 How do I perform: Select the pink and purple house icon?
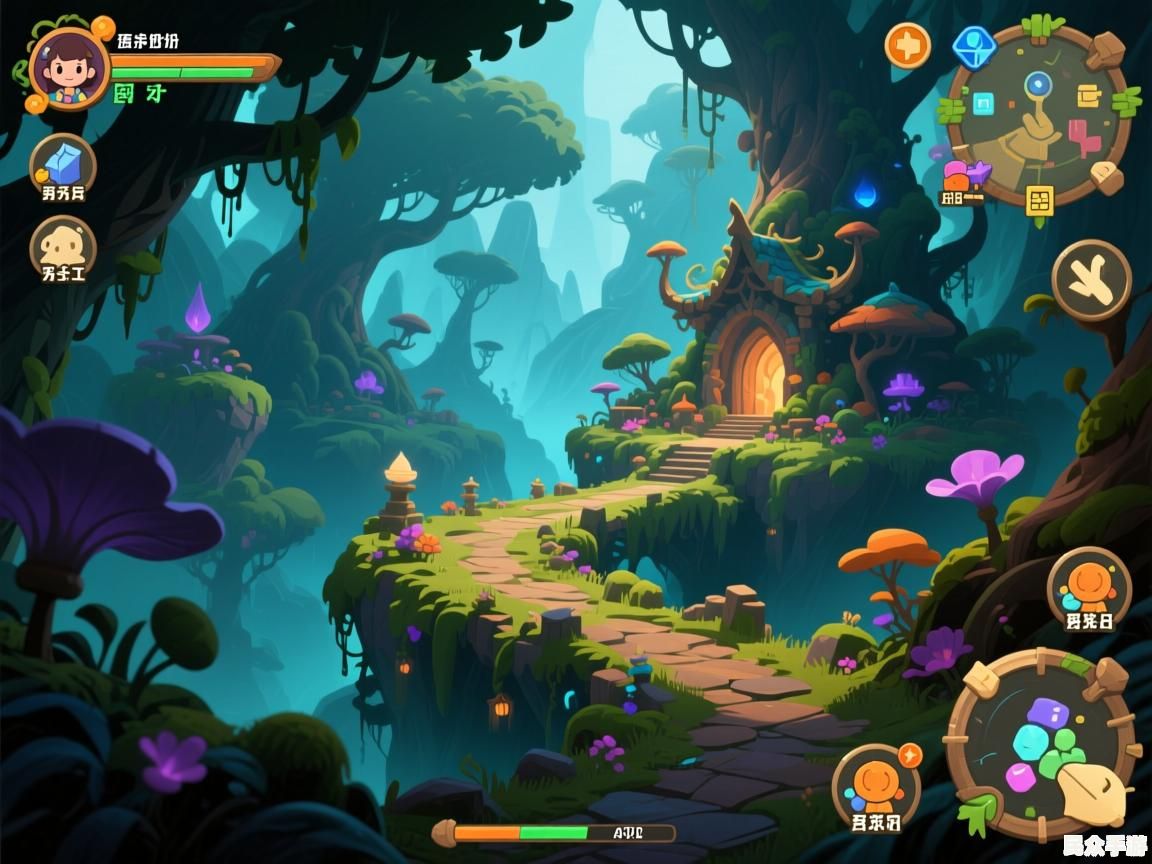tap(963, 176)
